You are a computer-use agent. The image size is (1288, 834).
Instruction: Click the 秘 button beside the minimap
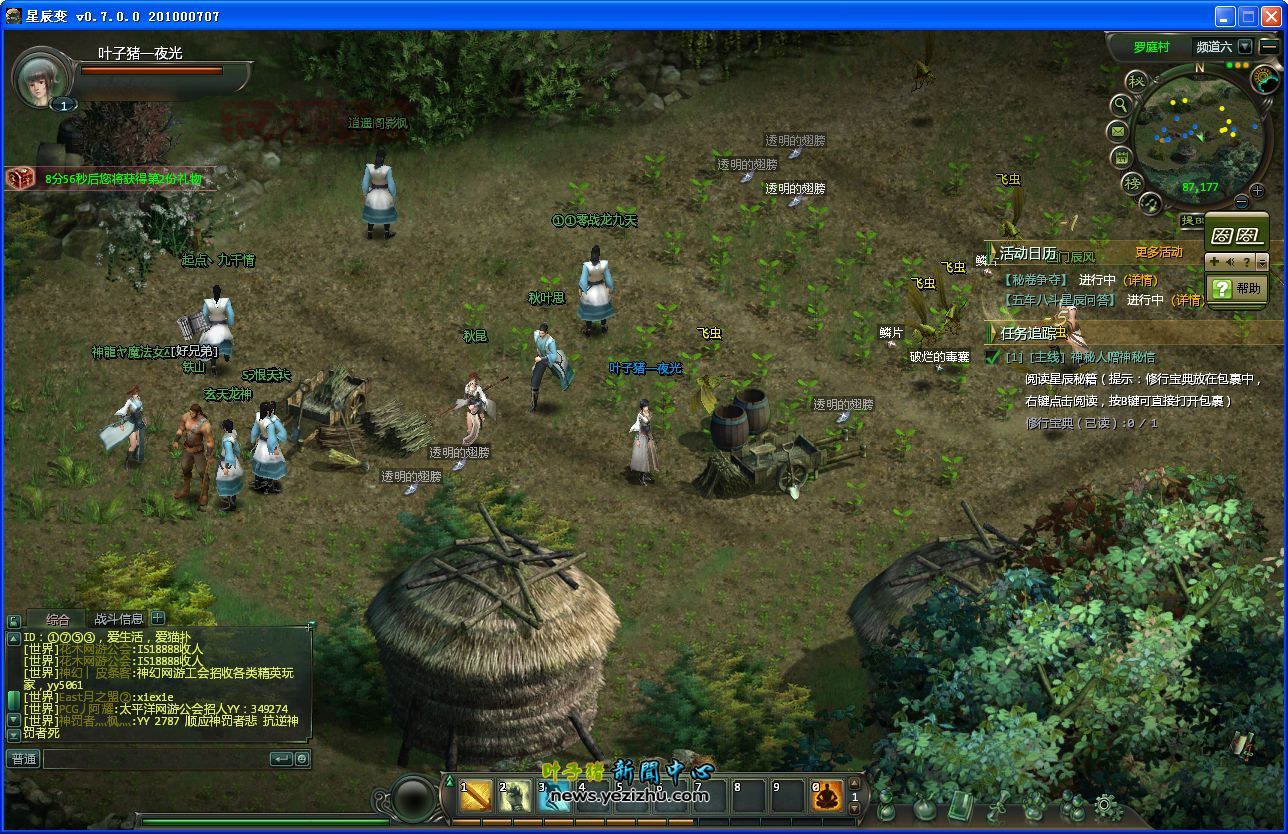coord(1135,81)
